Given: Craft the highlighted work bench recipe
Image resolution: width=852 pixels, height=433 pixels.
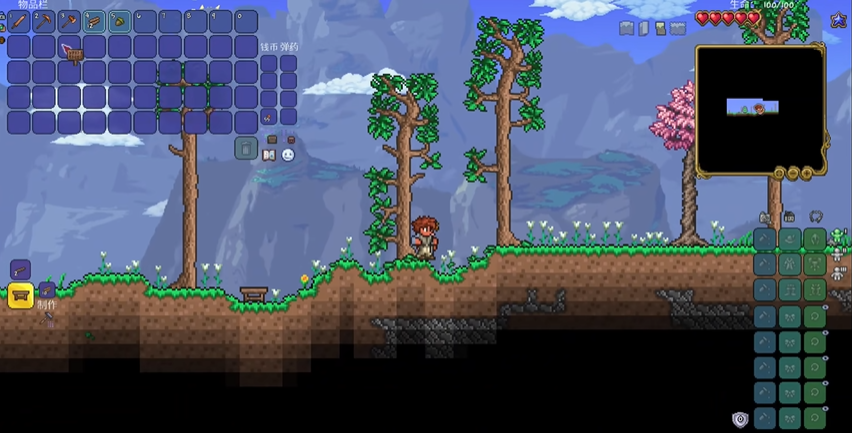Looking at the screenshot, I should point(20,295).
